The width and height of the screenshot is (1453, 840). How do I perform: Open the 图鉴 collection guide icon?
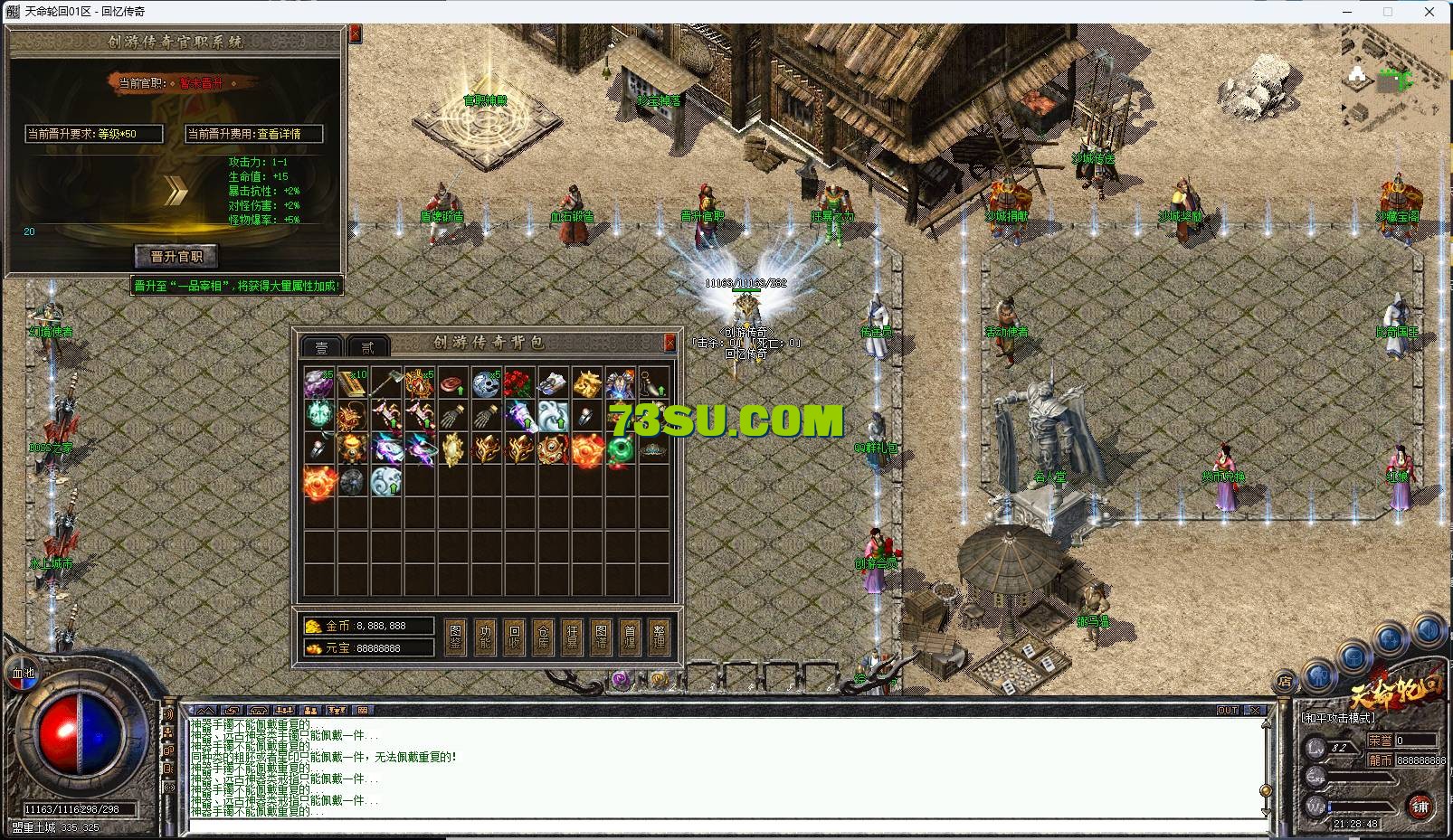(456, 633)
